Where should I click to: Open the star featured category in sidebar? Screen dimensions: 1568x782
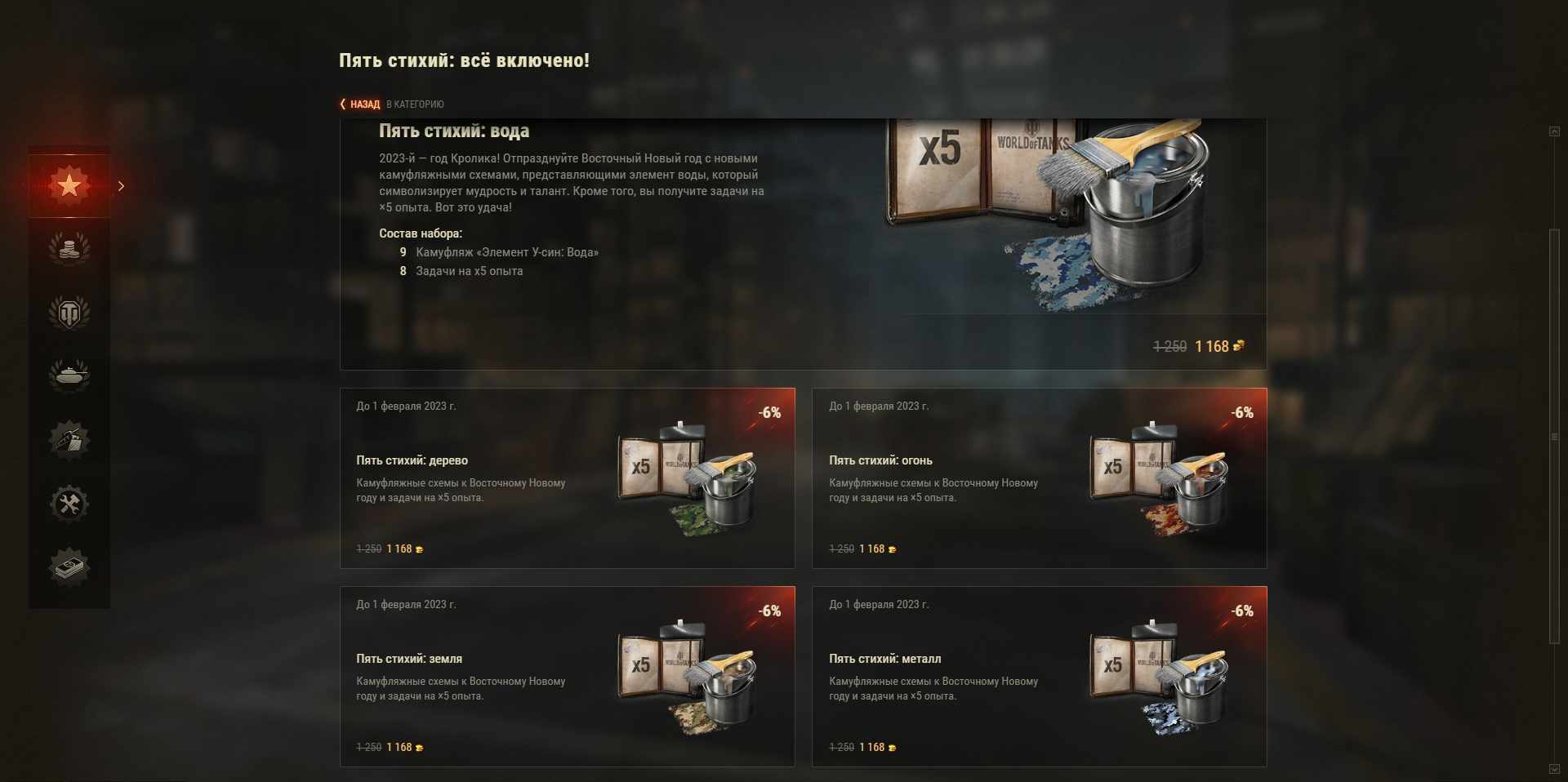point(69,185)
